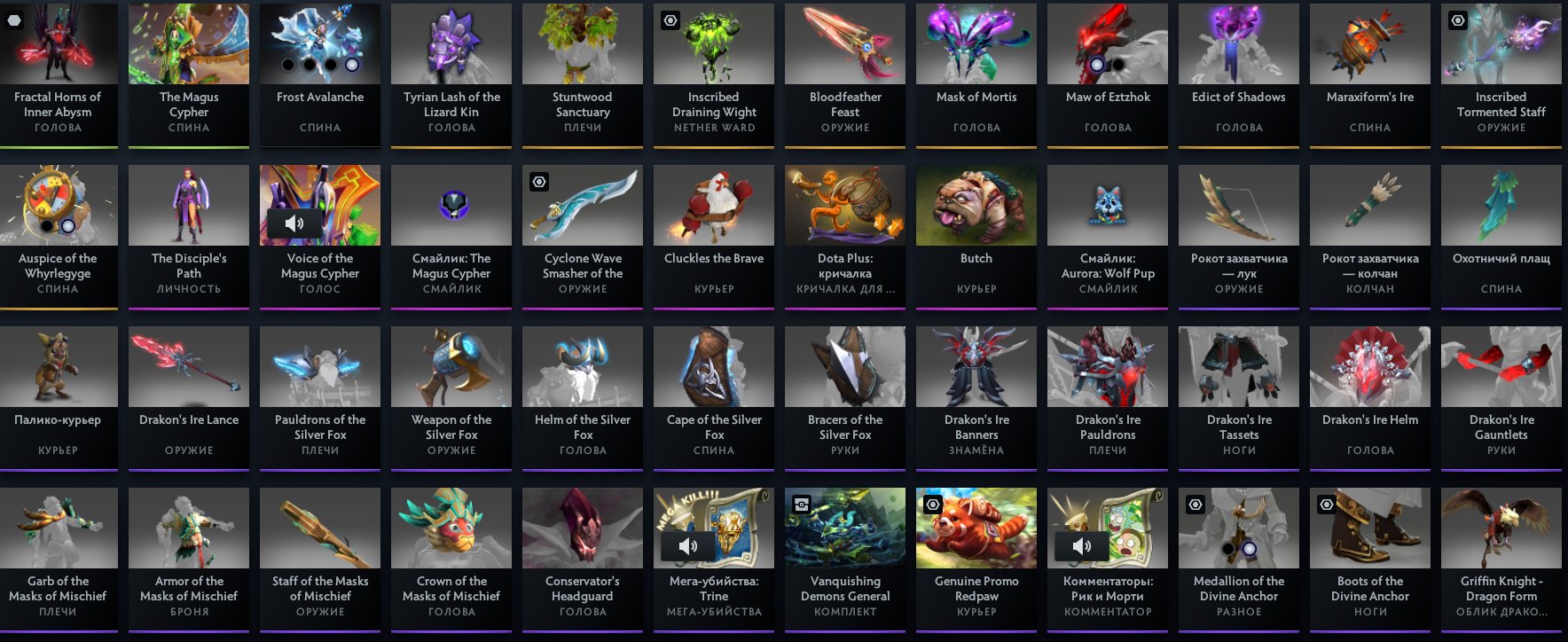1568x642 pixels.
Task: Select the Griffin Knight Dragon Form item
Action: click(1501, 528)
